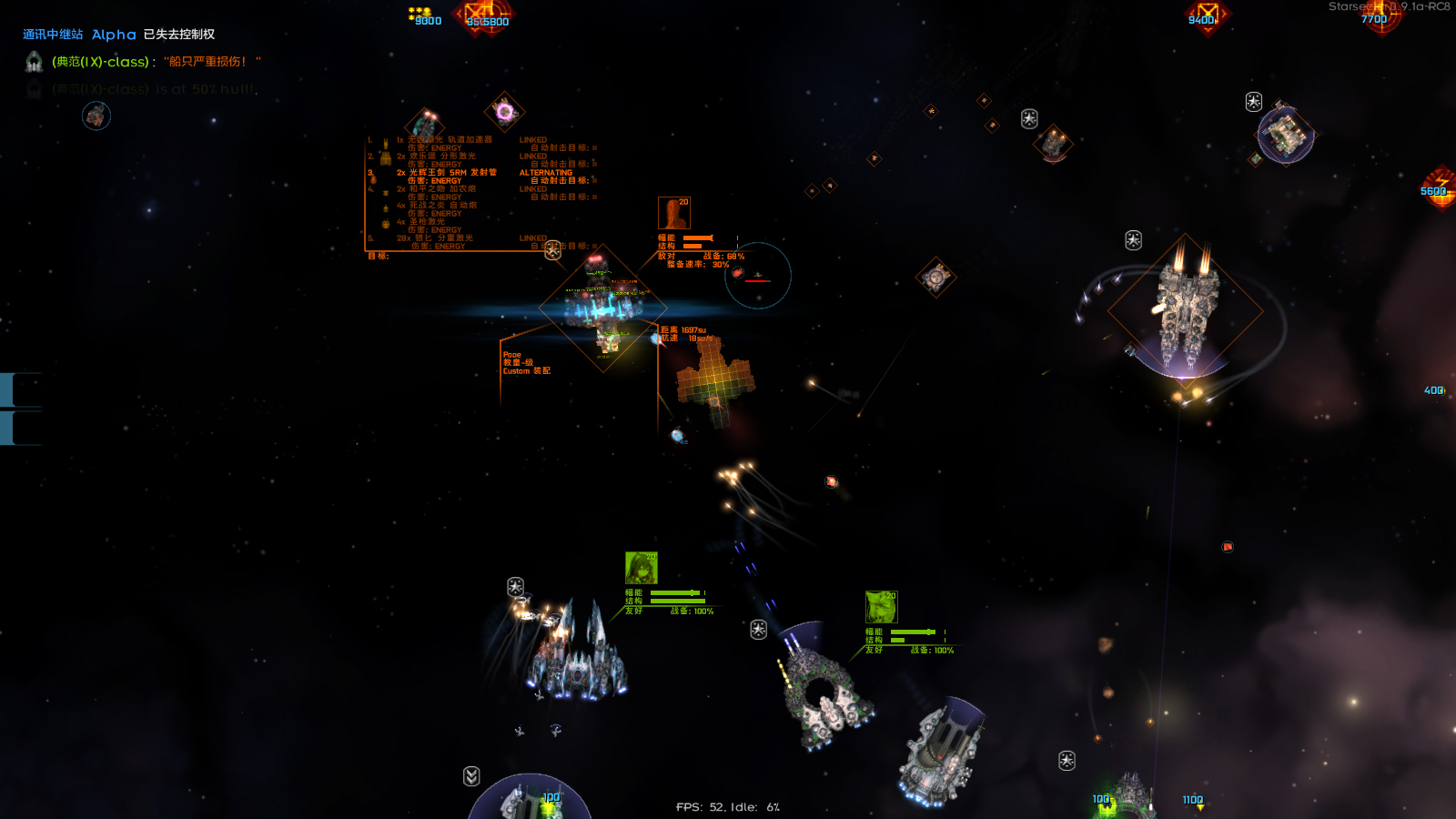This screenshot has width=1456, height=819.
Task: Click the orange enemy officer portrait
Action: 674,214
